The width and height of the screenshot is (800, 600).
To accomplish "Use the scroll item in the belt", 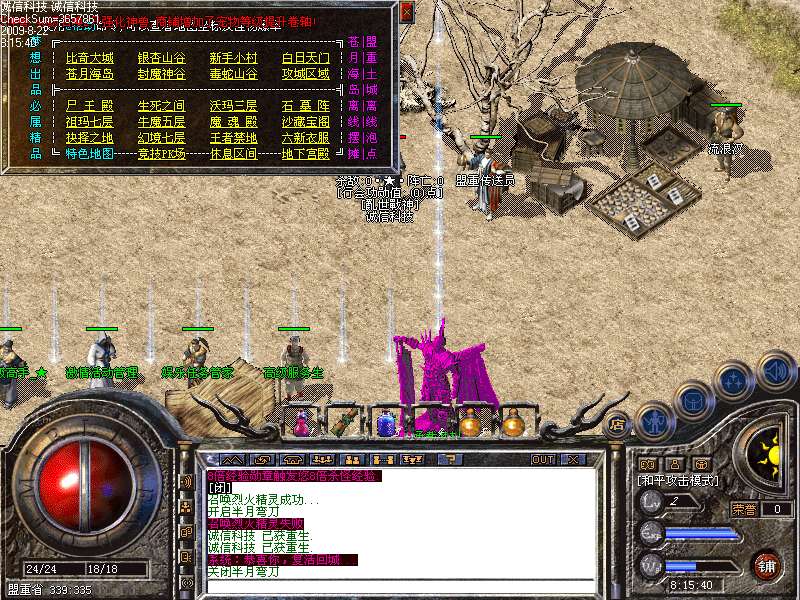I will pos(342,422).
